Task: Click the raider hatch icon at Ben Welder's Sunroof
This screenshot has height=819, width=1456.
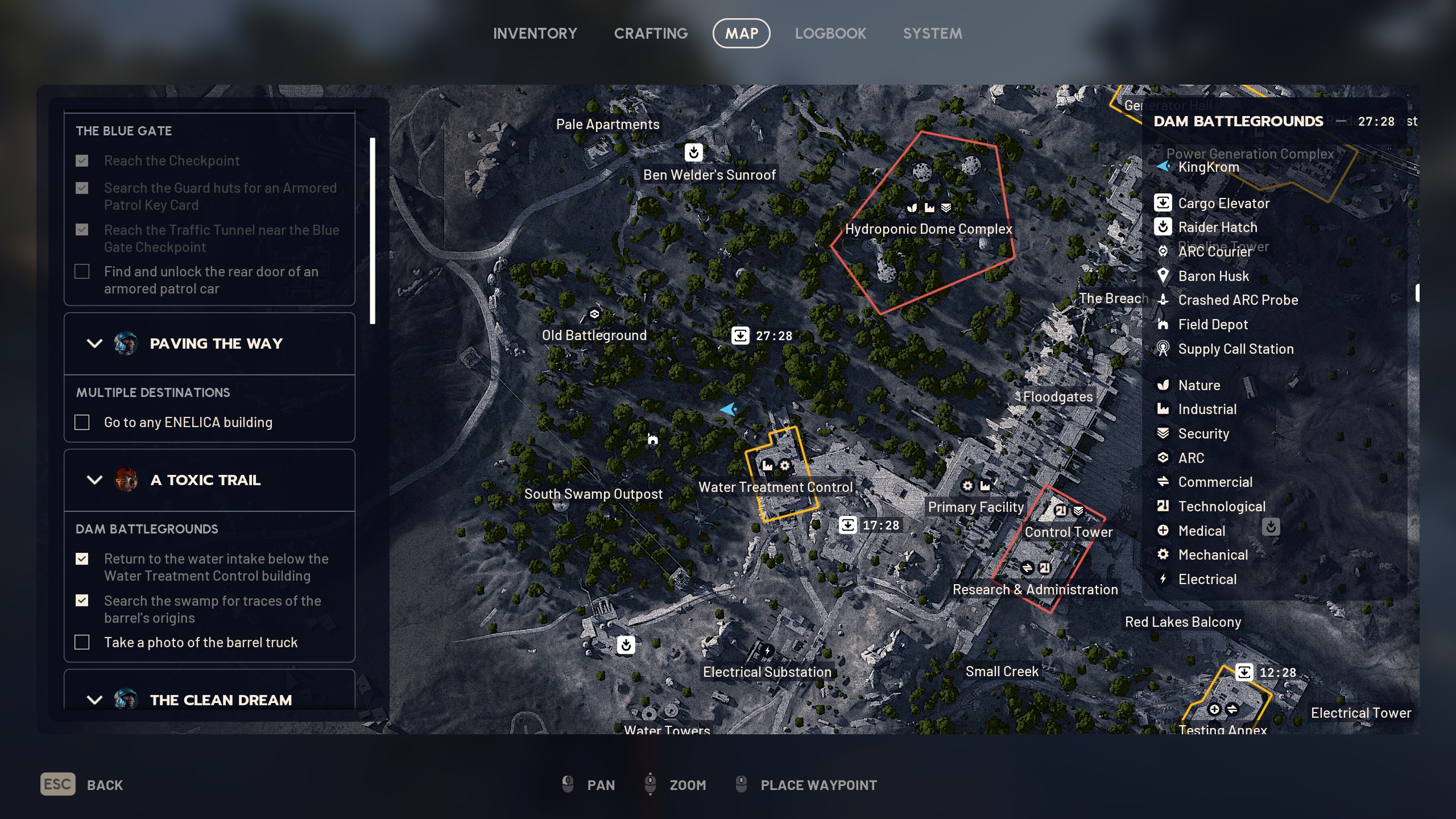Action: 693,152
